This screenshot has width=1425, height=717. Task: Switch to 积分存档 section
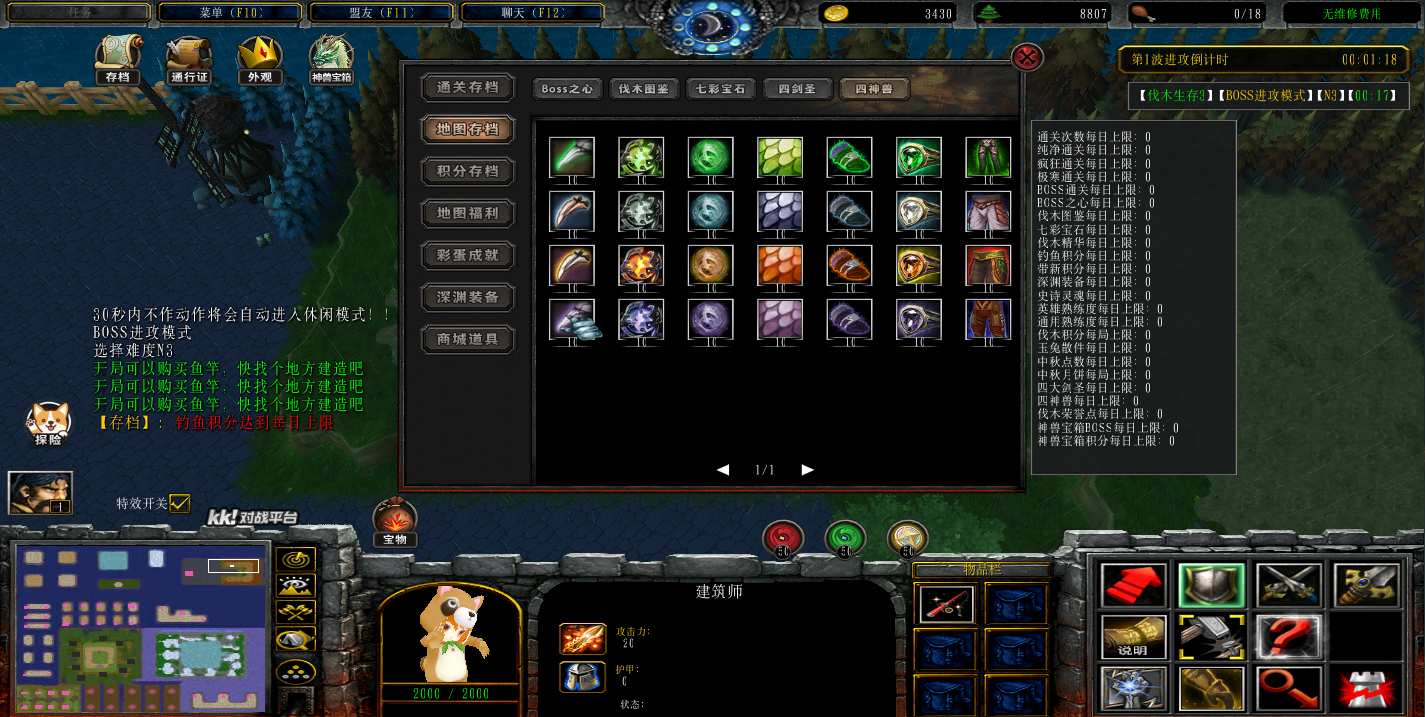click(x=468, y=171)
